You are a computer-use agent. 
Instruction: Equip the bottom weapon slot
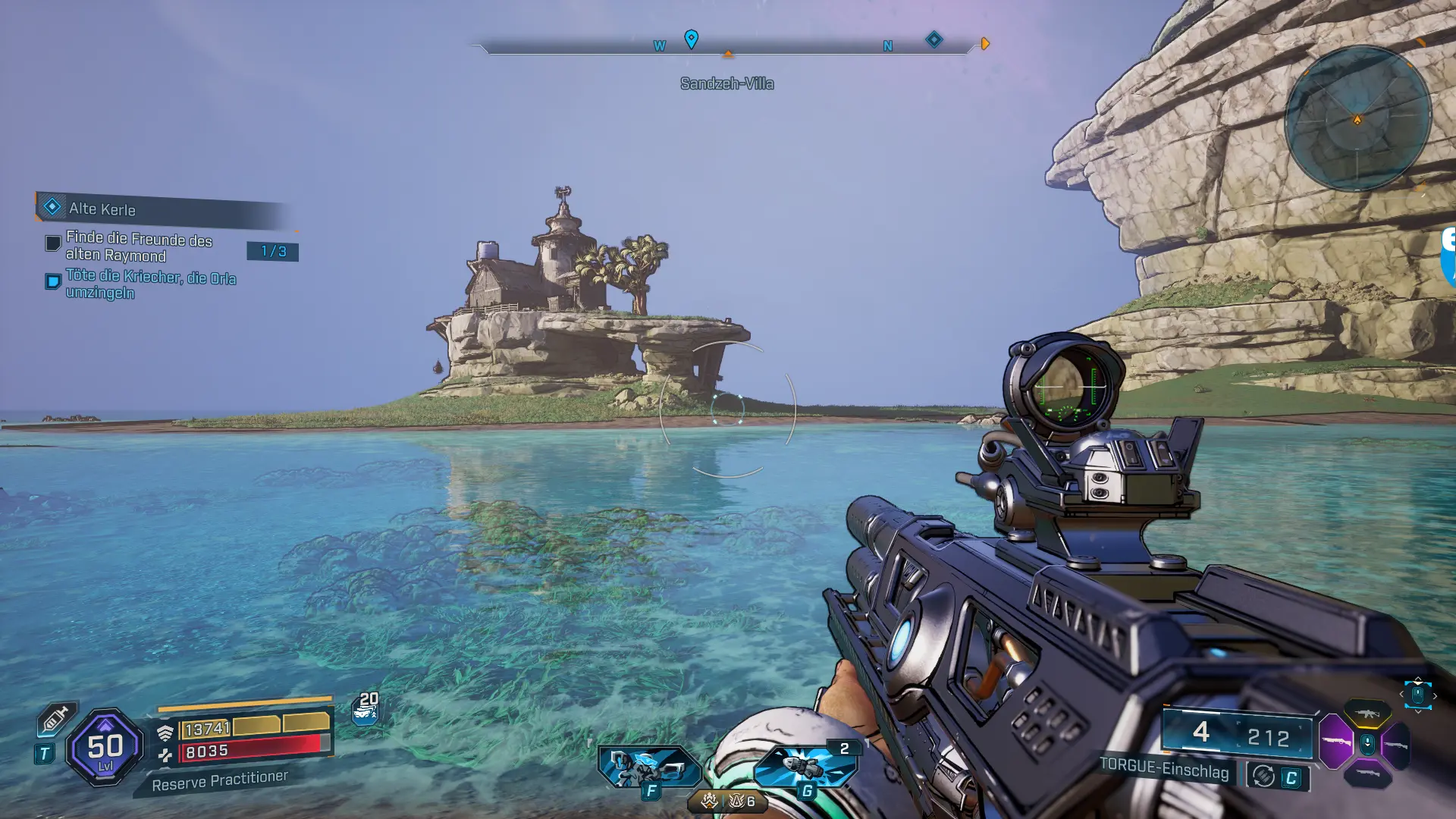click(x=1367, y=773)
